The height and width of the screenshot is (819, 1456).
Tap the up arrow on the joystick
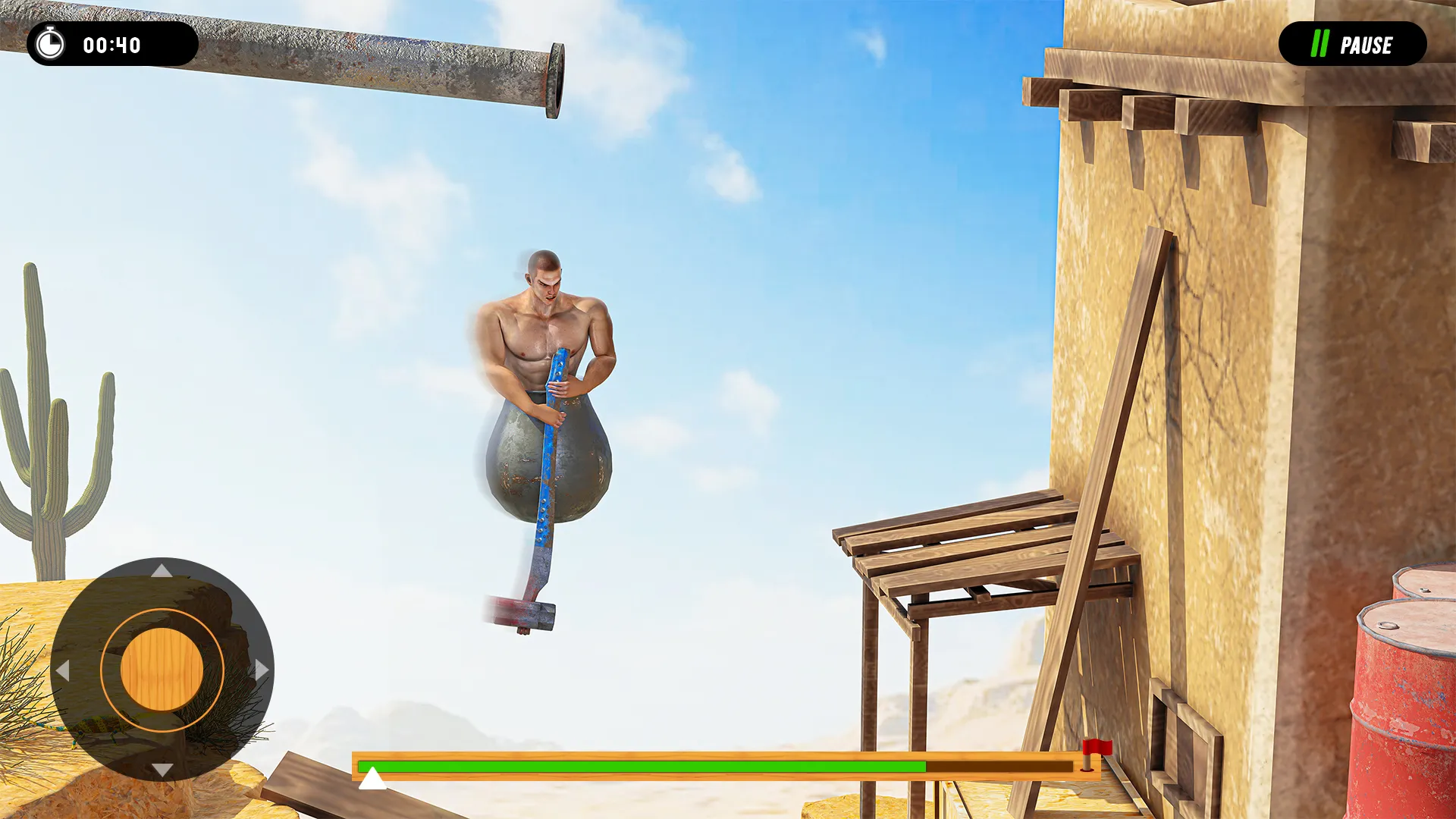click(162, 573)
